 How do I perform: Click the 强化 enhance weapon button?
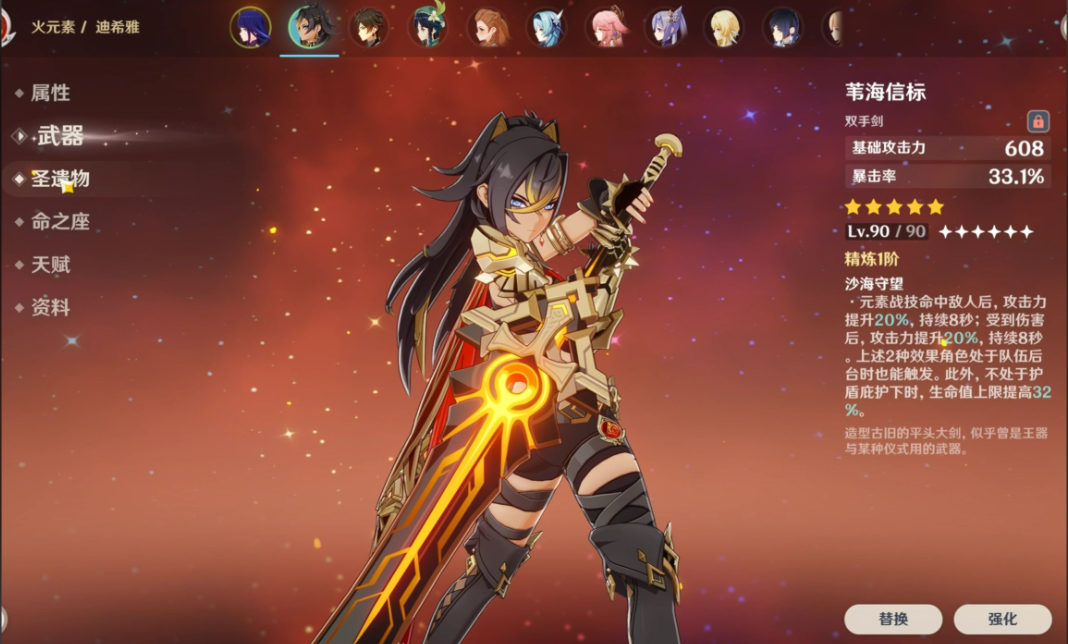pos(1002,619)
